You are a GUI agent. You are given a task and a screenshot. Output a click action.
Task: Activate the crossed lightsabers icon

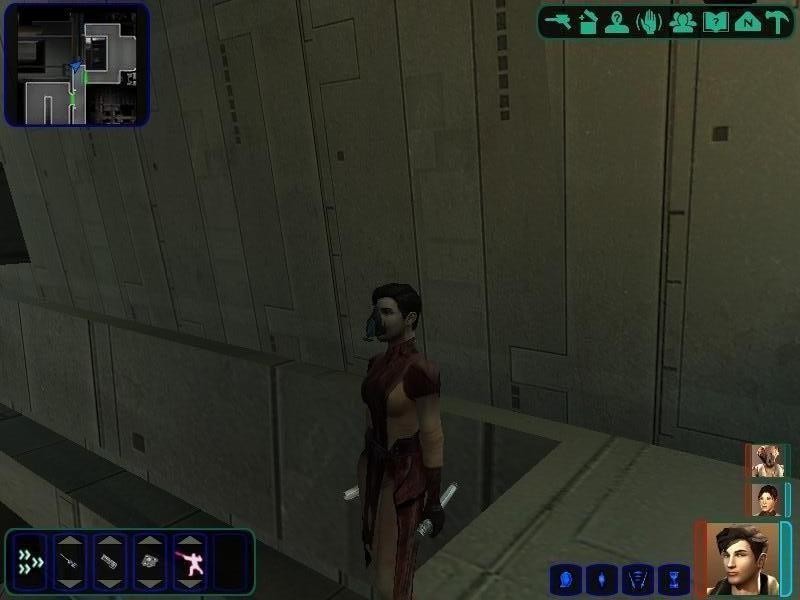[x=638, y=578]
